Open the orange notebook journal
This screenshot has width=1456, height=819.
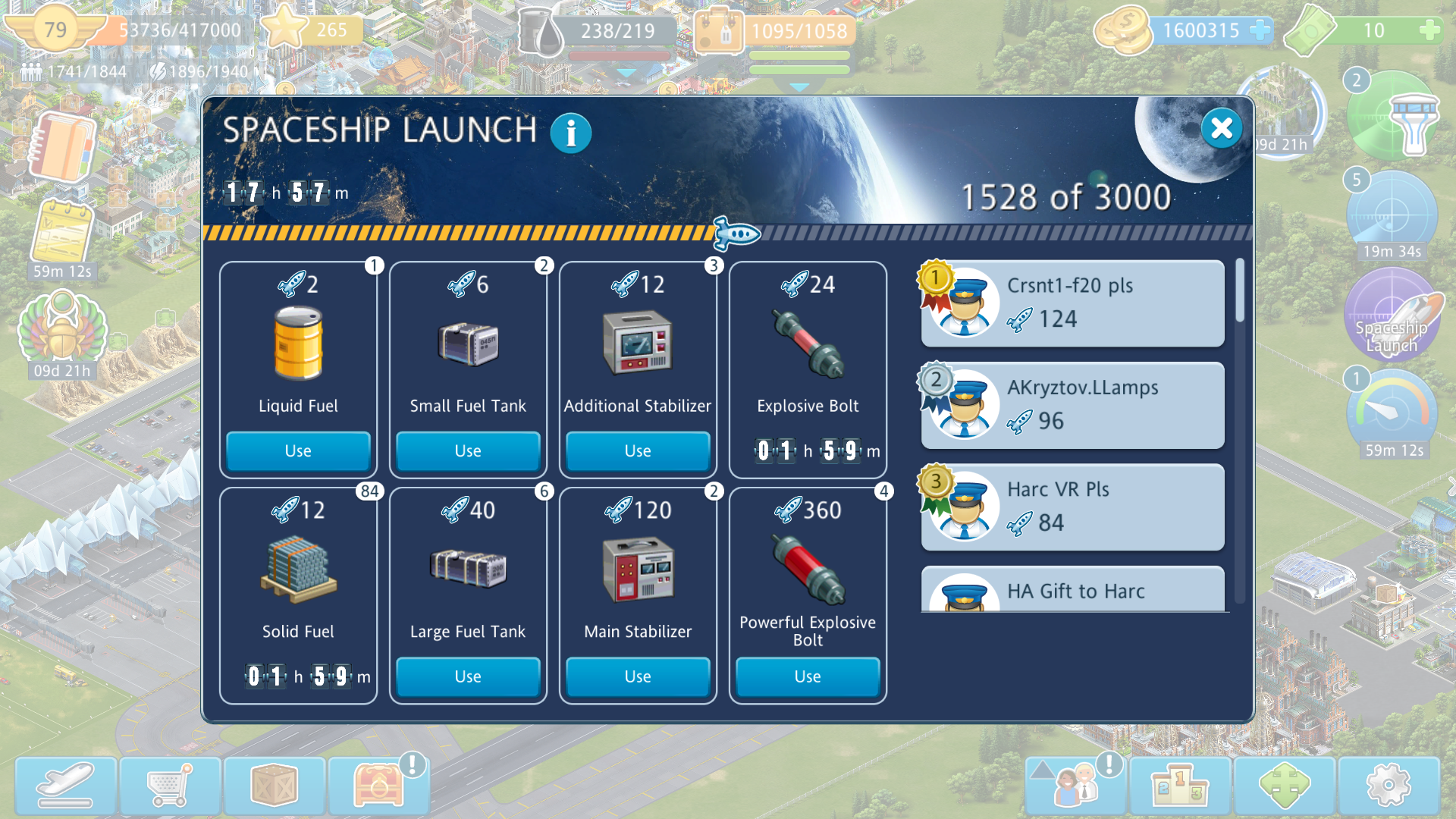[x=62, y=147]
